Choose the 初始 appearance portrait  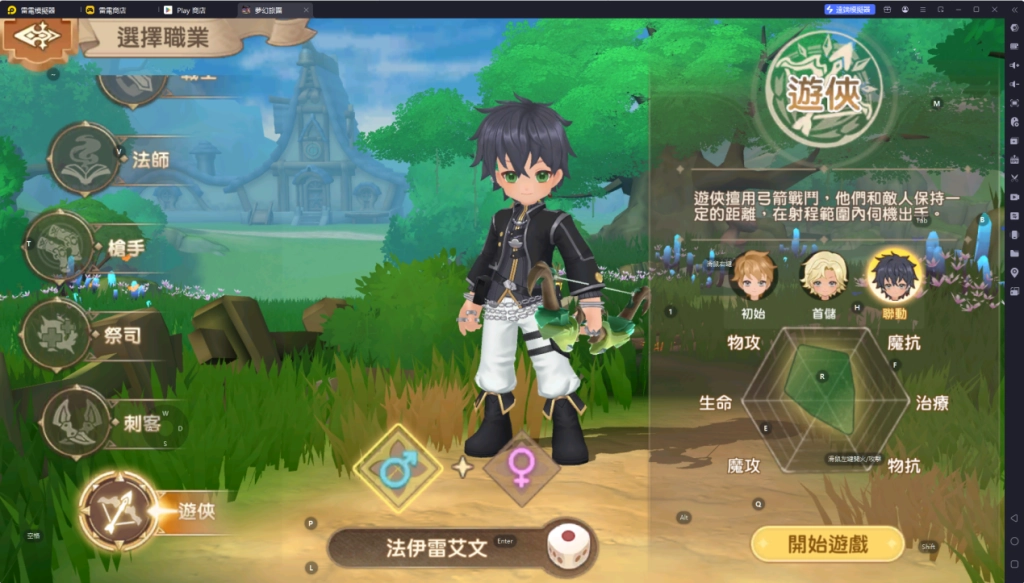752,277
